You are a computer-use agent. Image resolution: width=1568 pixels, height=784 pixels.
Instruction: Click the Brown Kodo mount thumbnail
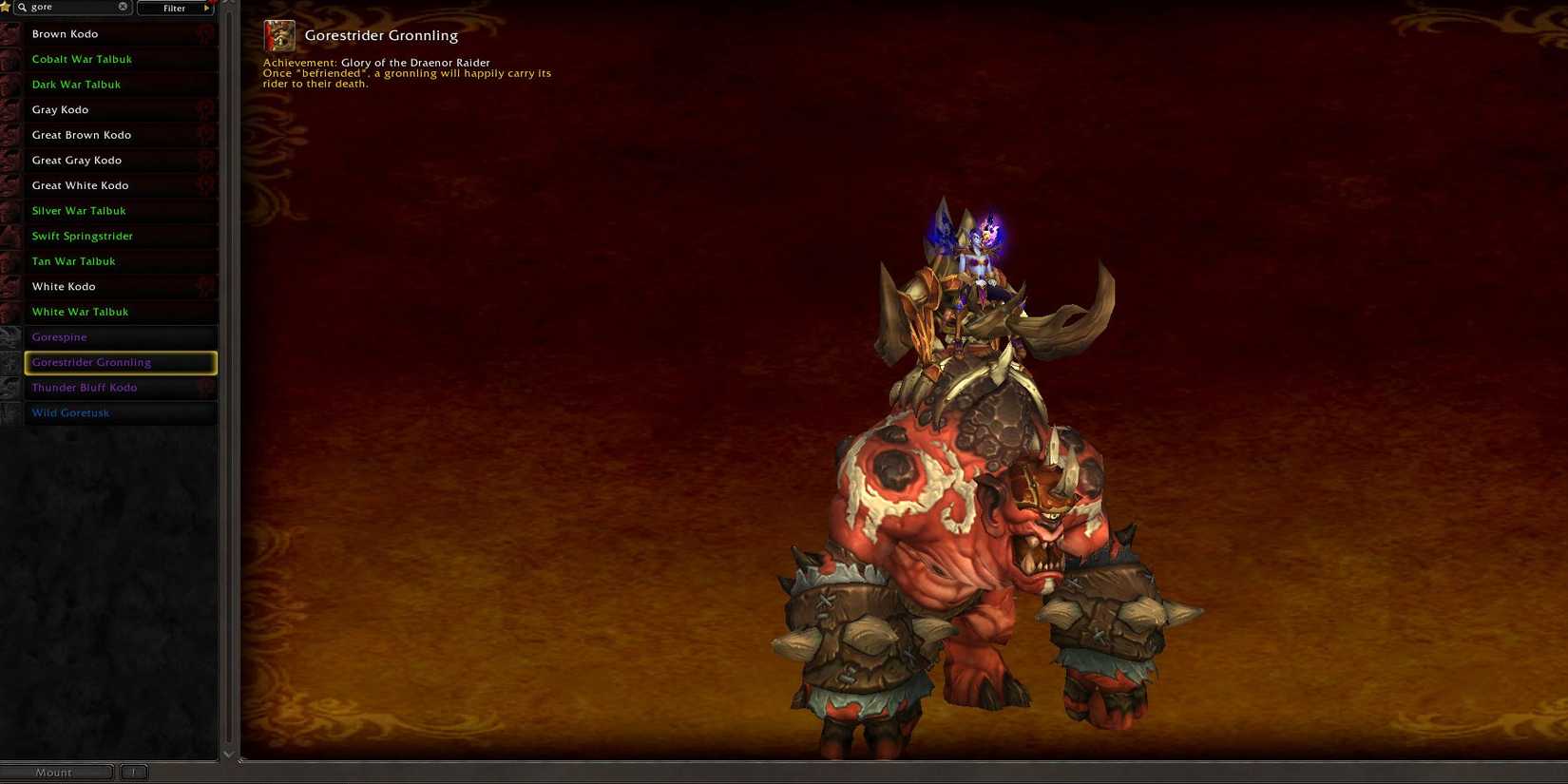(11, 33)
